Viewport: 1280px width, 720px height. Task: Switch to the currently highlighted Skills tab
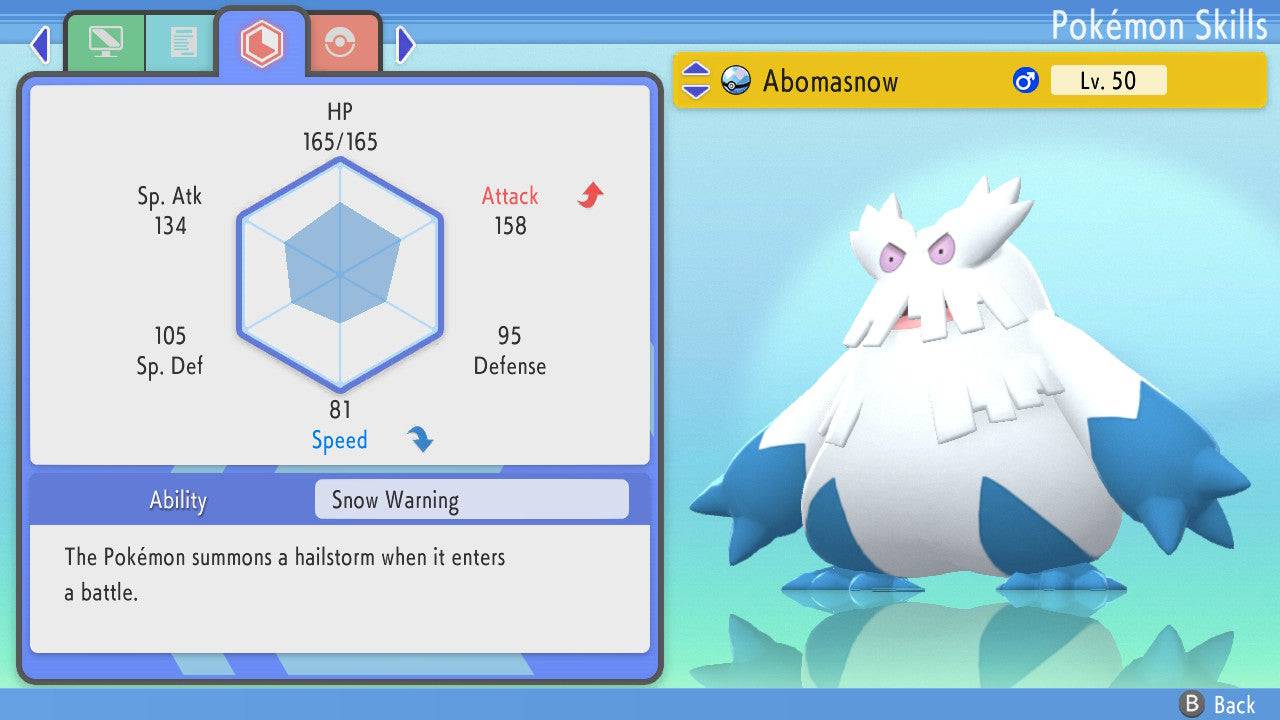262,41
